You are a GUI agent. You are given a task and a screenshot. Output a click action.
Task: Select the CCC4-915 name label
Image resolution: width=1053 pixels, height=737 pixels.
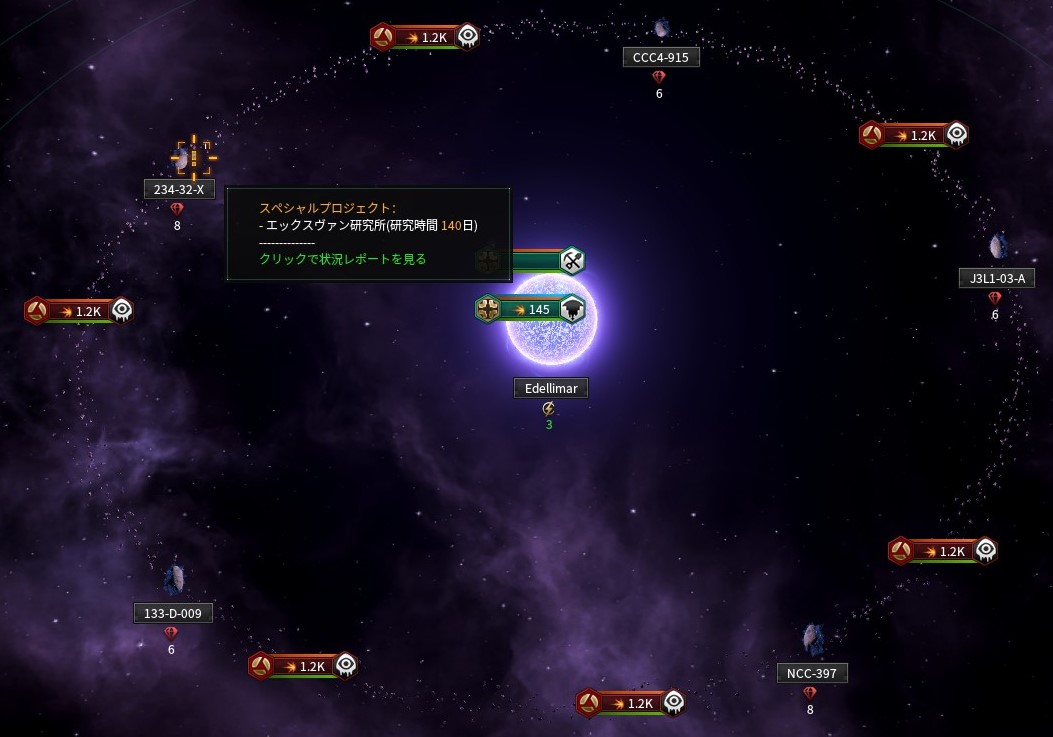[x=661, y=57]
